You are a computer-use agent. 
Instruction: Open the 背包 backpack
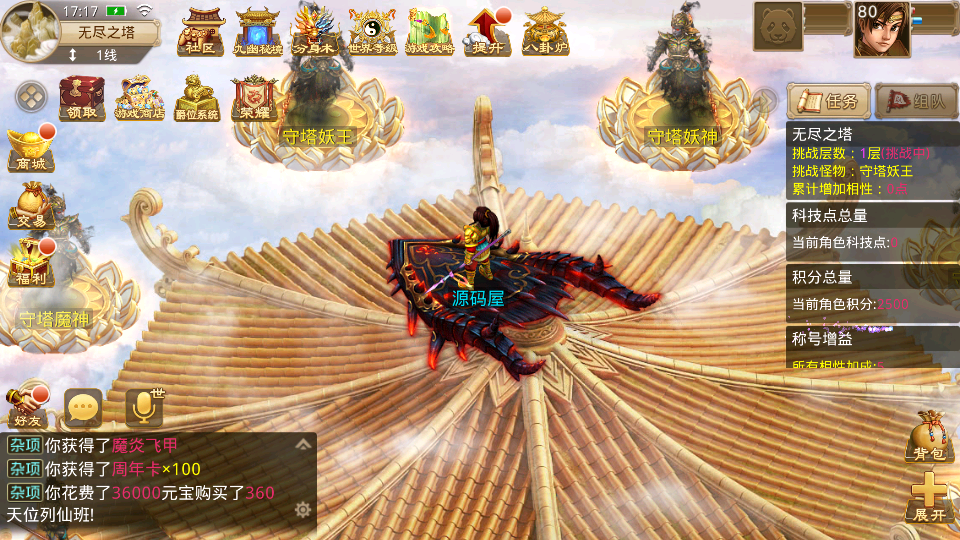pyautogui.click(x=926, y=438)
